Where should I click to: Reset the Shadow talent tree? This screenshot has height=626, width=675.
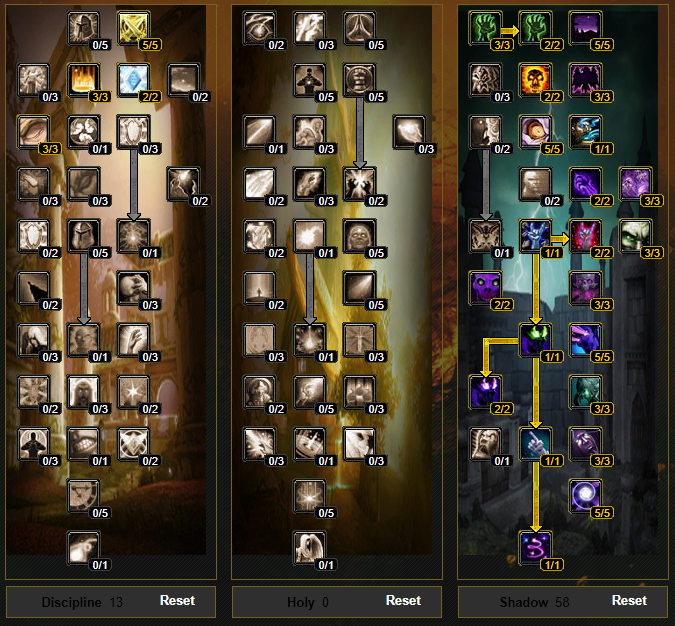point(629,601)
